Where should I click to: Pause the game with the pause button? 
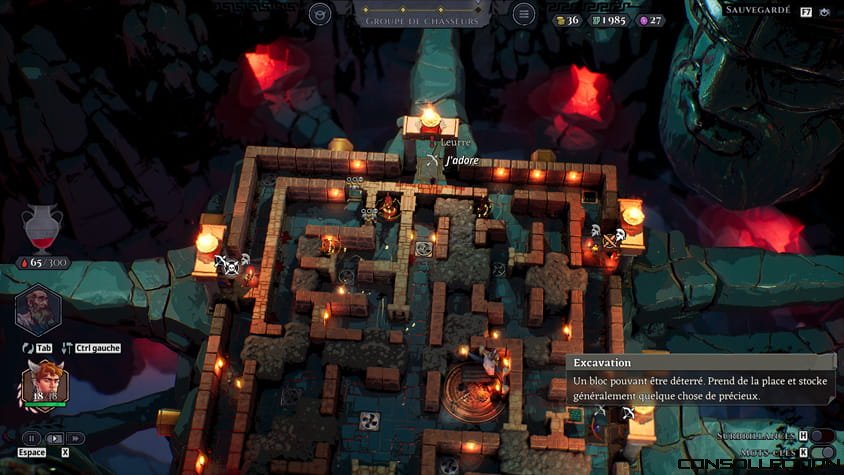click(x=32, y=438)
